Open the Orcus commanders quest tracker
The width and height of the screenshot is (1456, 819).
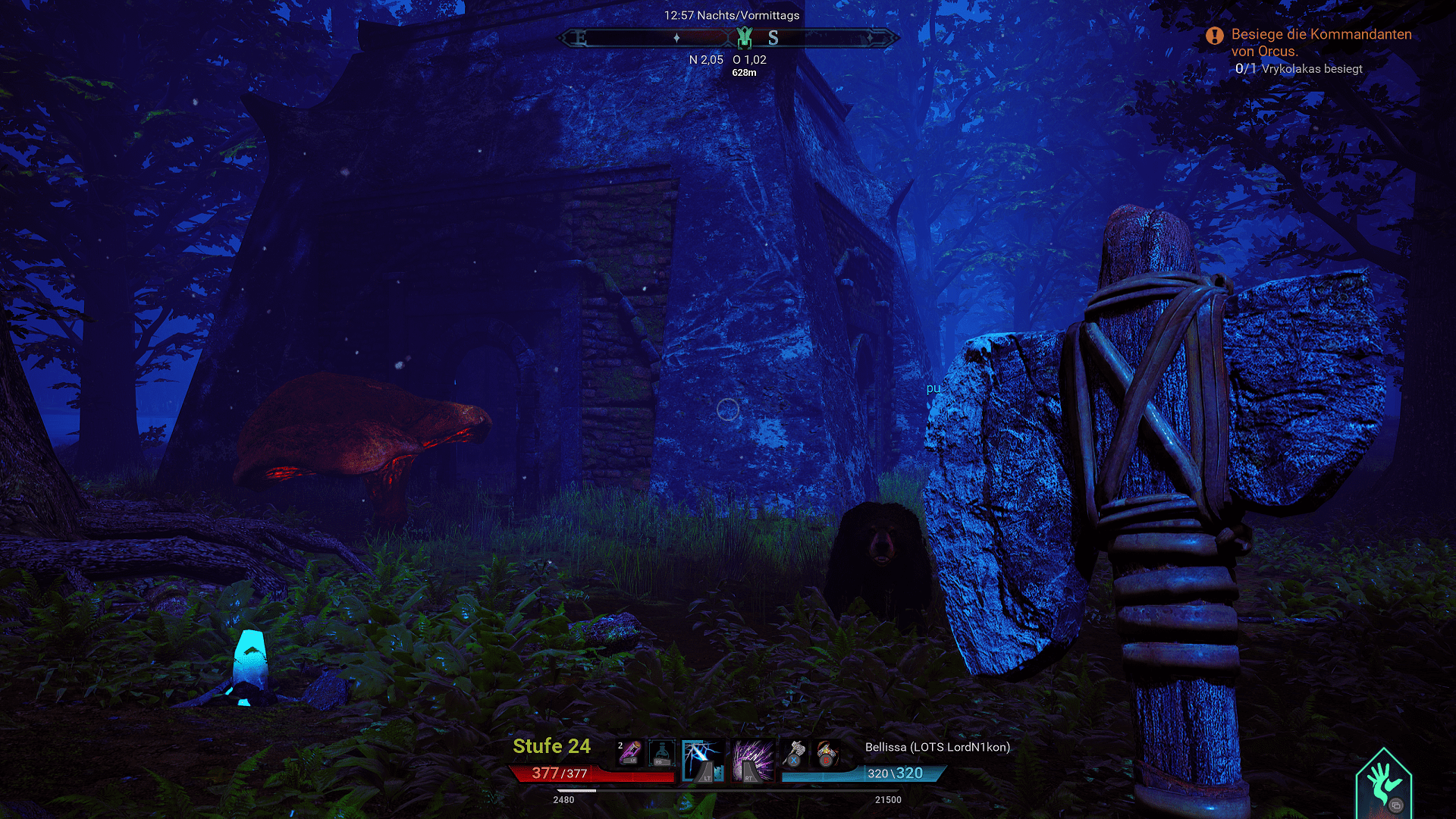[1320, 42]
